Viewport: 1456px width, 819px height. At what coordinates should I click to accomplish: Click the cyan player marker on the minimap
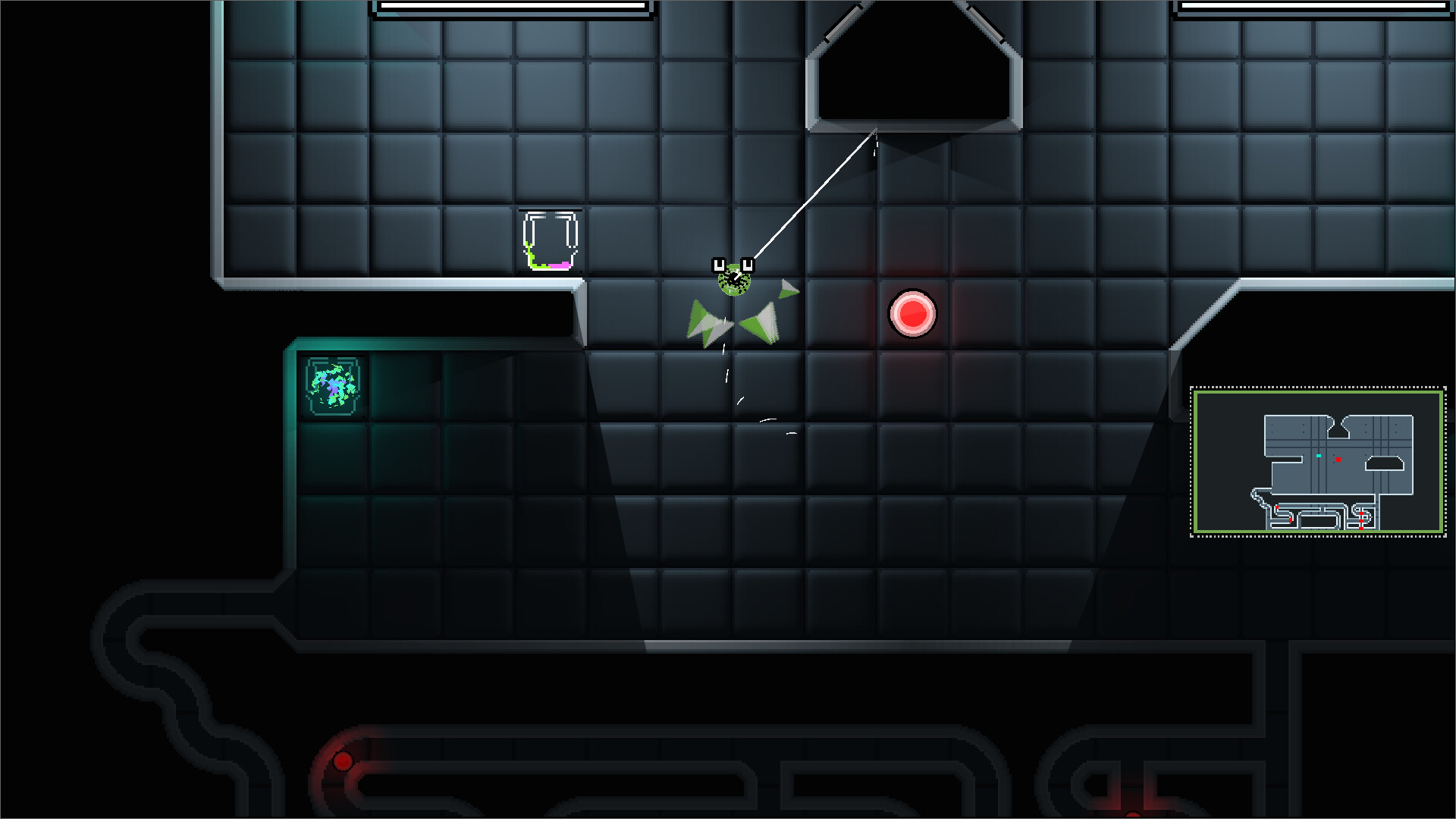pos(1318,456)
